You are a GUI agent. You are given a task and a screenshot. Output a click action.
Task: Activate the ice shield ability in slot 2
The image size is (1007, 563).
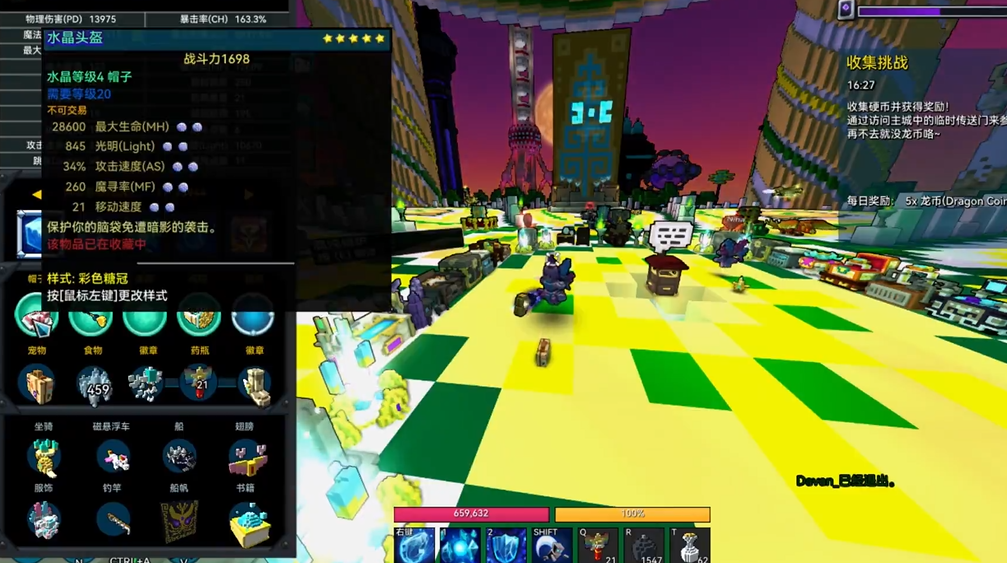[x=507, y=545]
